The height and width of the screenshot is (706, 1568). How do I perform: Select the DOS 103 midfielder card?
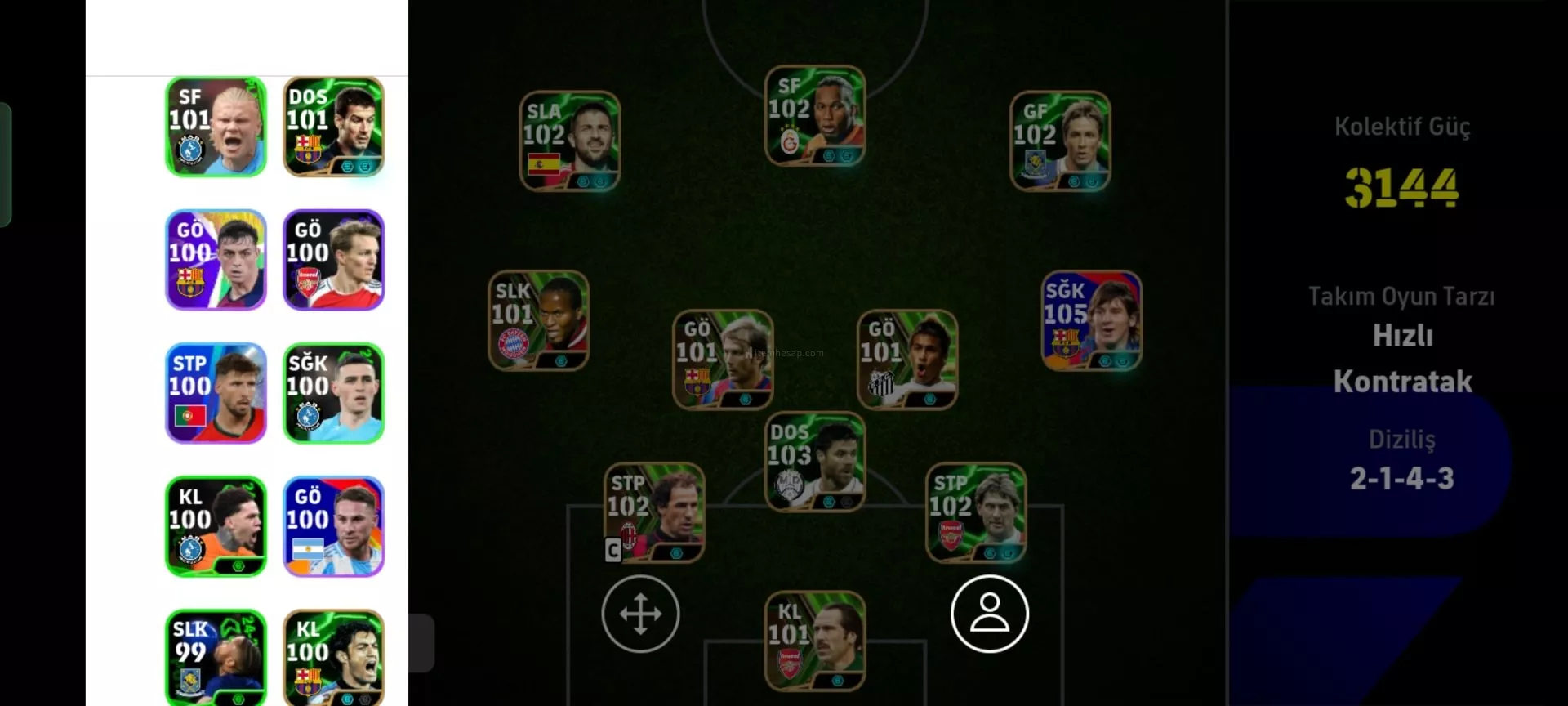click(814, 462)
